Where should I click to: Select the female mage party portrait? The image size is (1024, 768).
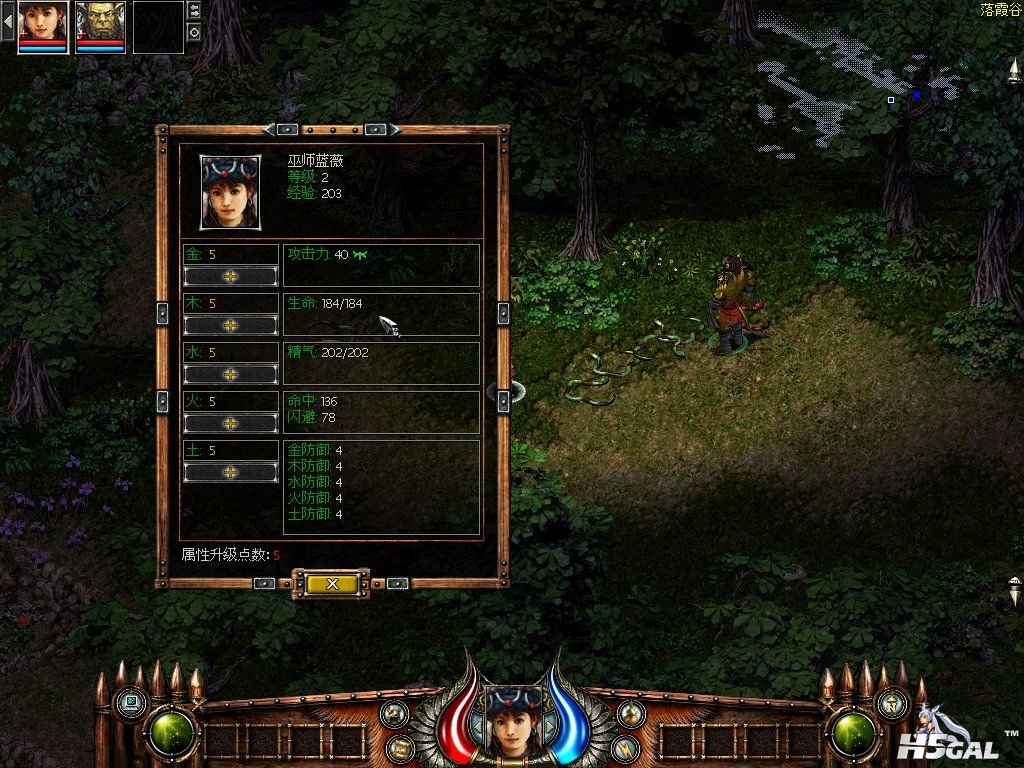click(43, 25)
